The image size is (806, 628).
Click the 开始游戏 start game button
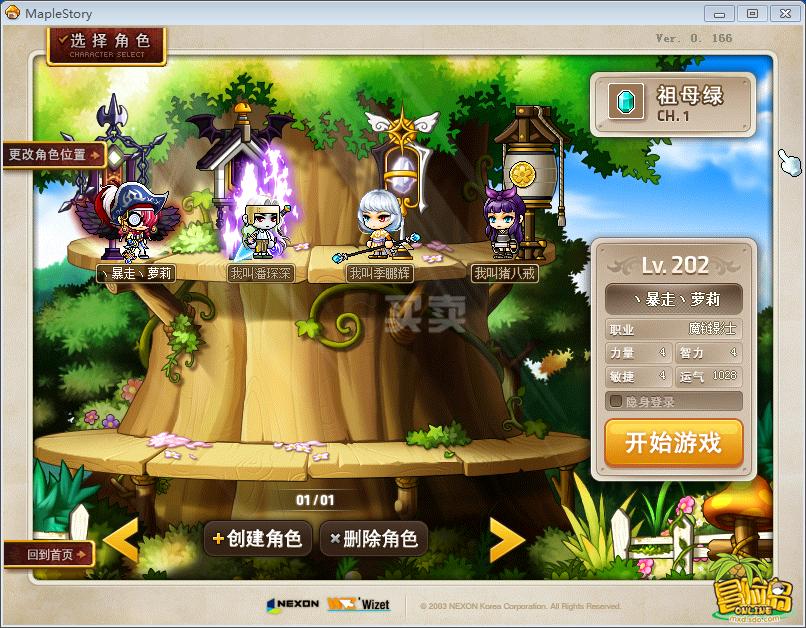pyautogui.click(x=673, y=443)
